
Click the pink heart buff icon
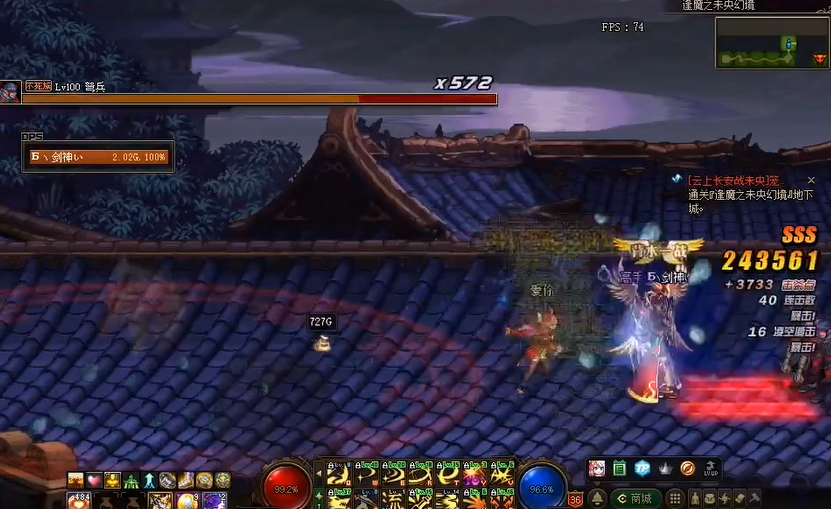[94, 481]
